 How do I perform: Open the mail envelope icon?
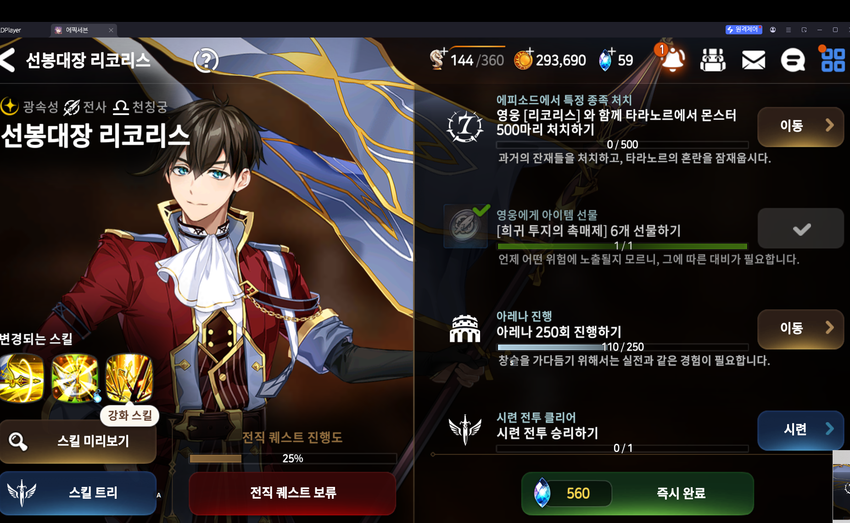click(753, 60)
